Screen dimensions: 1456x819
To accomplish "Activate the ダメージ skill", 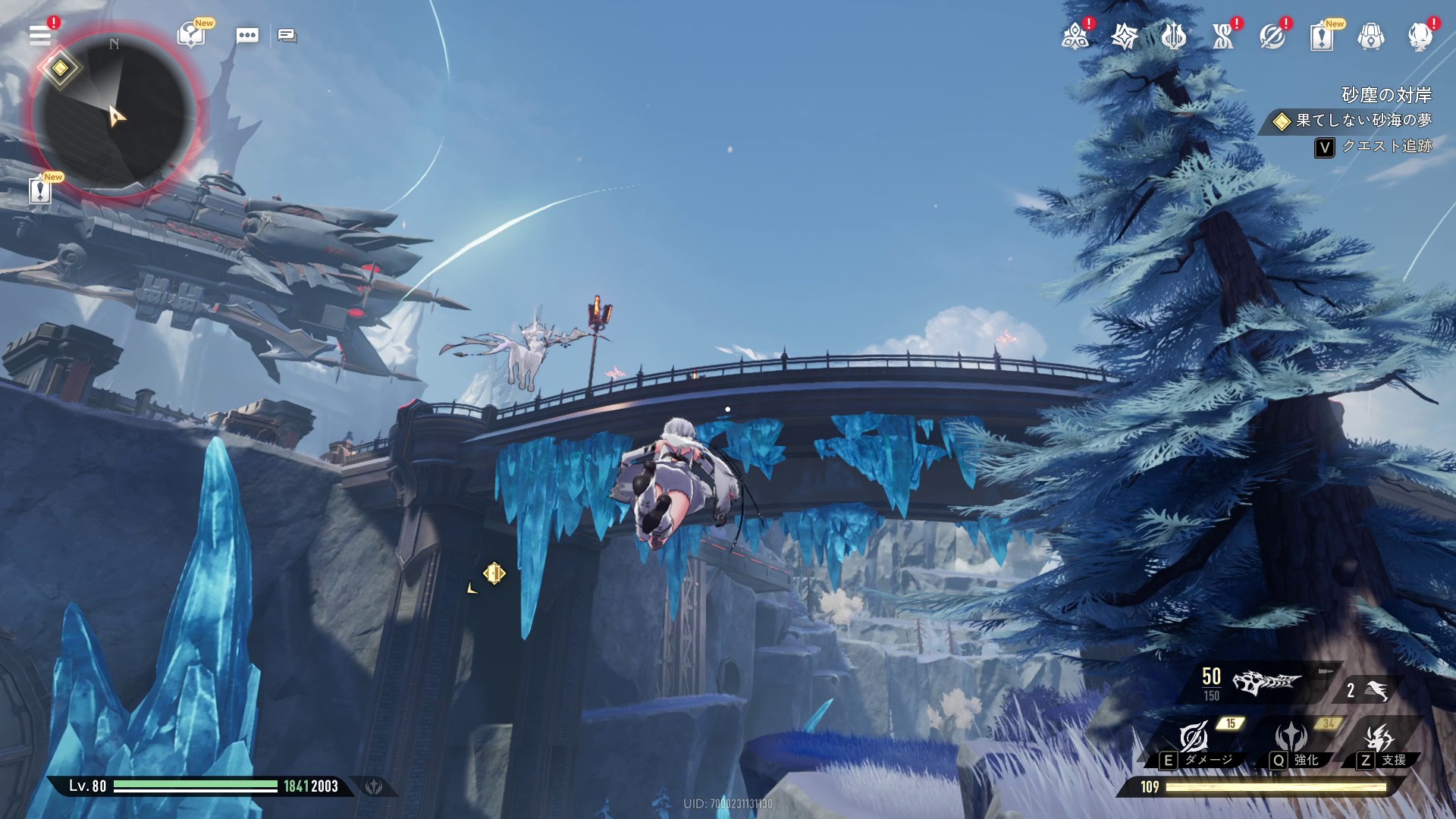I will (1194, 738).
